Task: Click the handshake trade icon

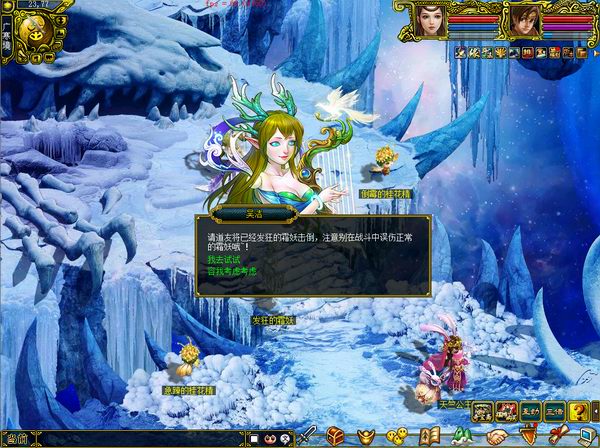Action: (x=497, y=436)
